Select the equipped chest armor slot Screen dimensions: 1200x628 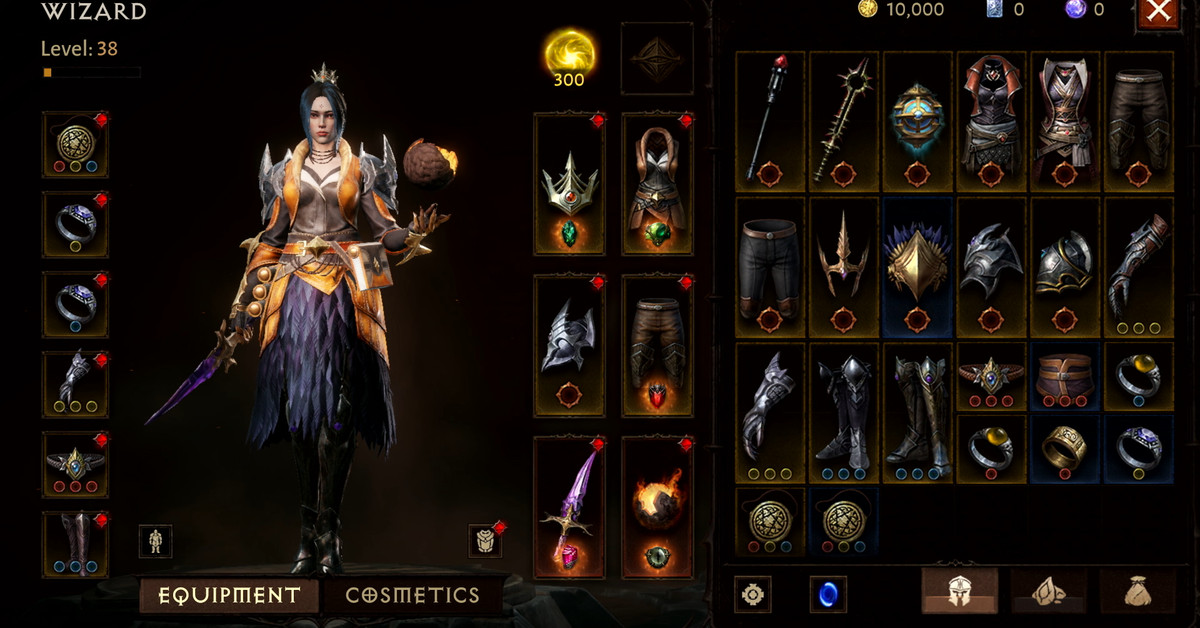tap(657, 183)
